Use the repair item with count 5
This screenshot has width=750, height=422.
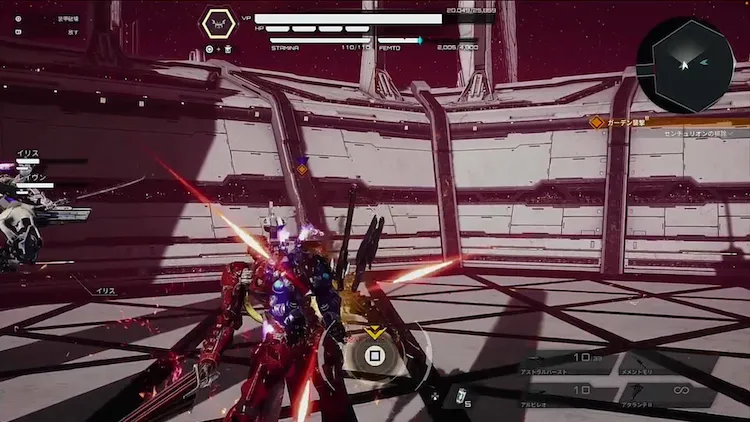click(459, 396)
